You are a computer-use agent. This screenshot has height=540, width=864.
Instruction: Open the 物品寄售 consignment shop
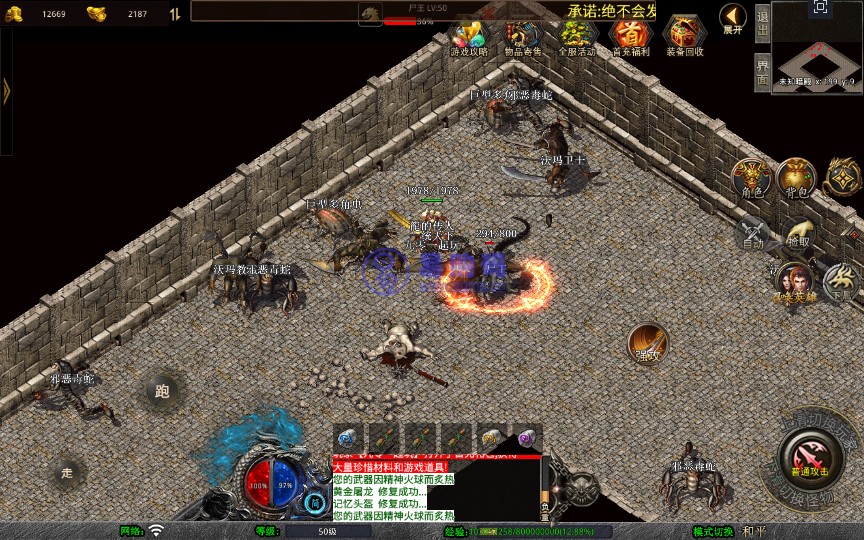pyautogui.click(x=523, y=37)
